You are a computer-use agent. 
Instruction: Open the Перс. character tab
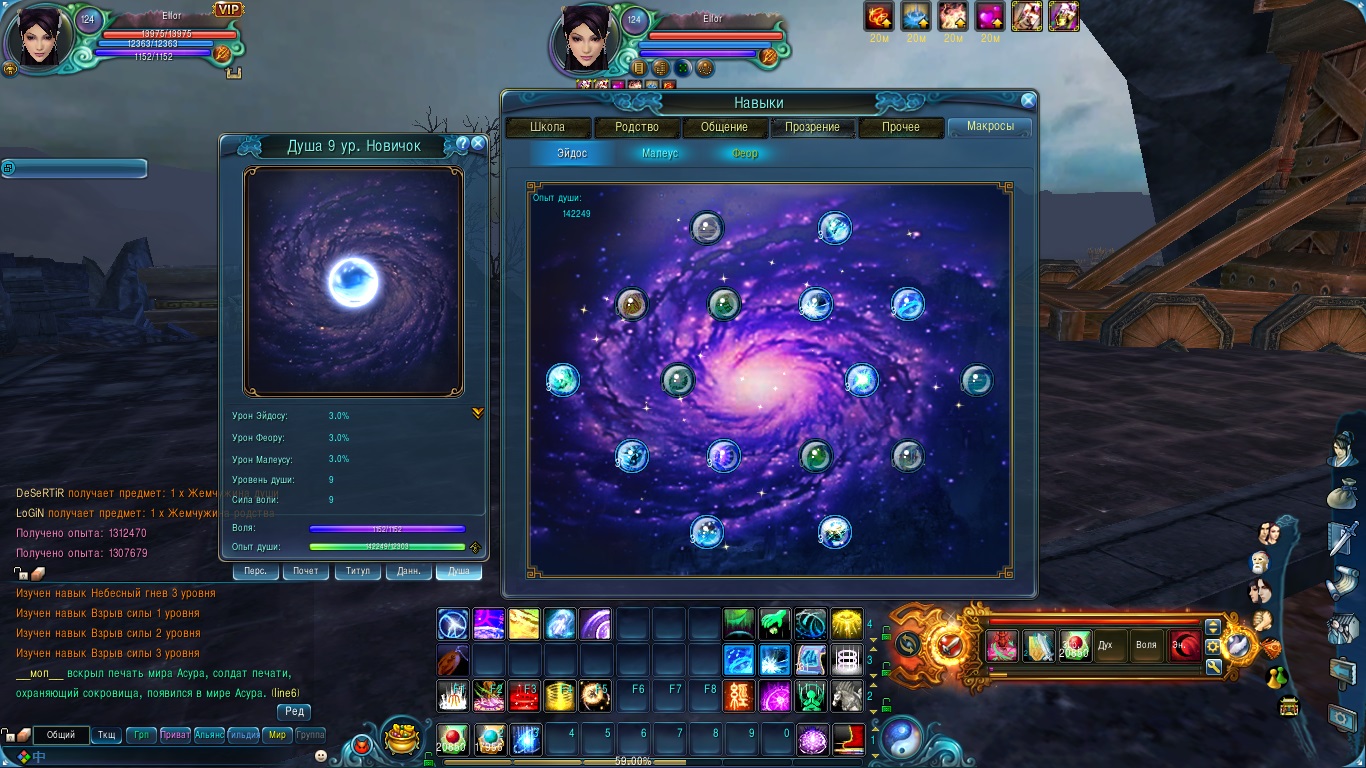coord(256,571)
